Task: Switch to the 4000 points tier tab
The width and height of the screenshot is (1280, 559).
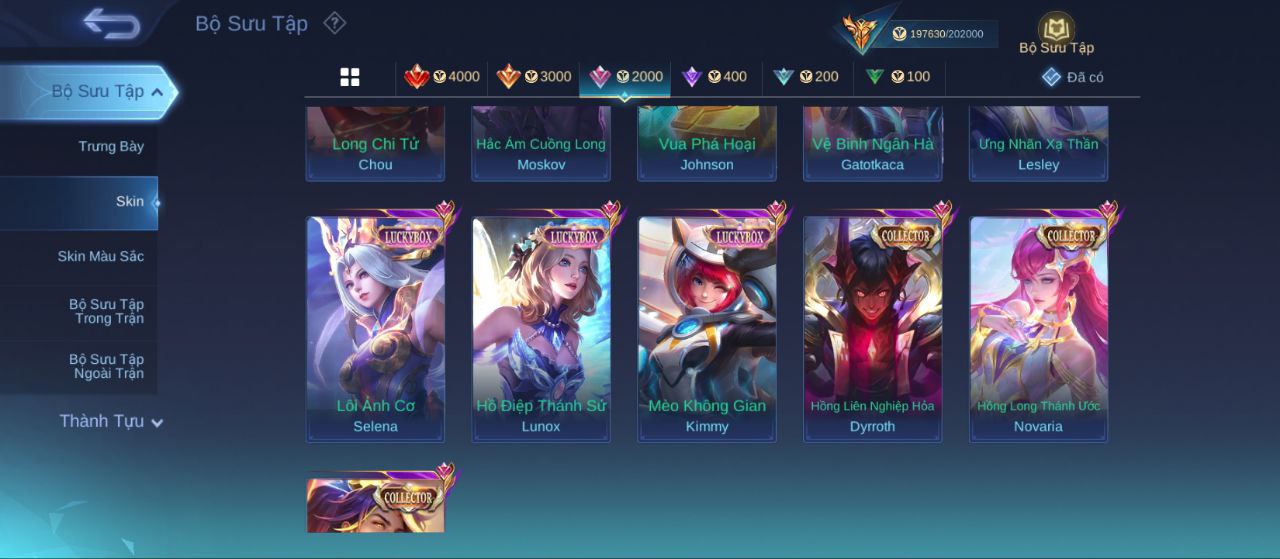Action: click(x=442, y=77)
